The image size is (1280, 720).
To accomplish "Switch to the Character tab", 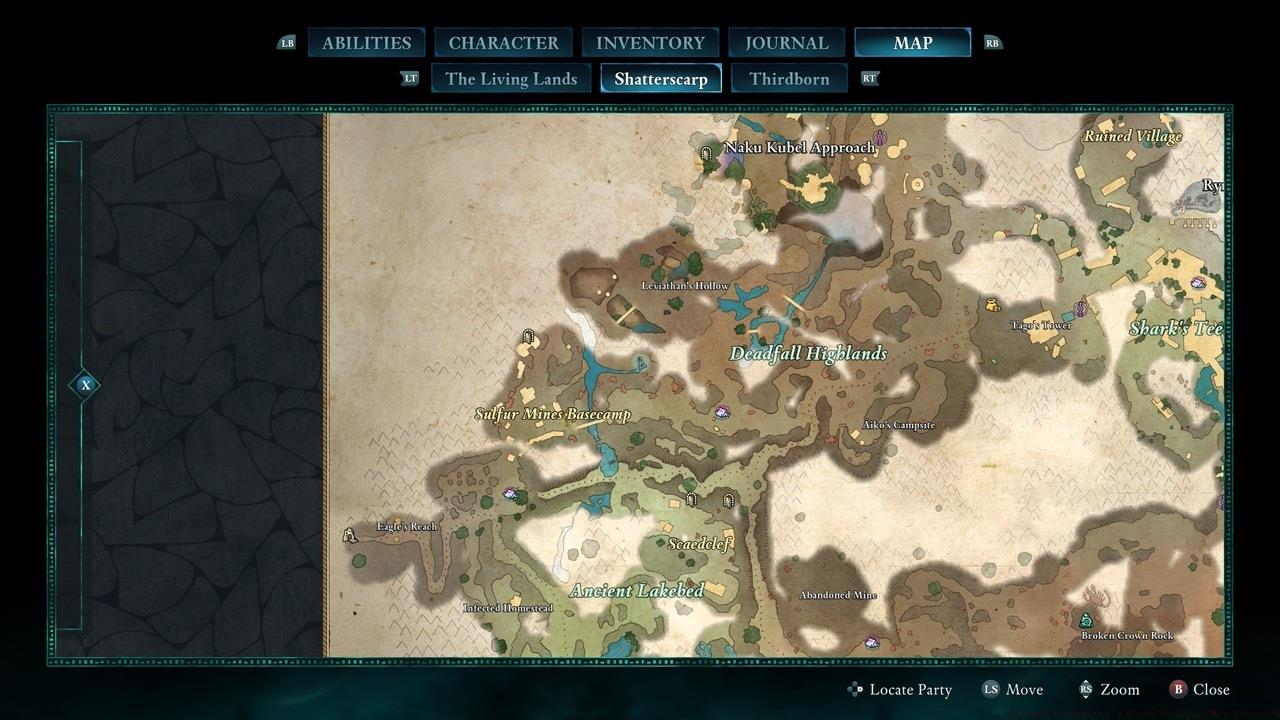I will (x=503, y=43).
